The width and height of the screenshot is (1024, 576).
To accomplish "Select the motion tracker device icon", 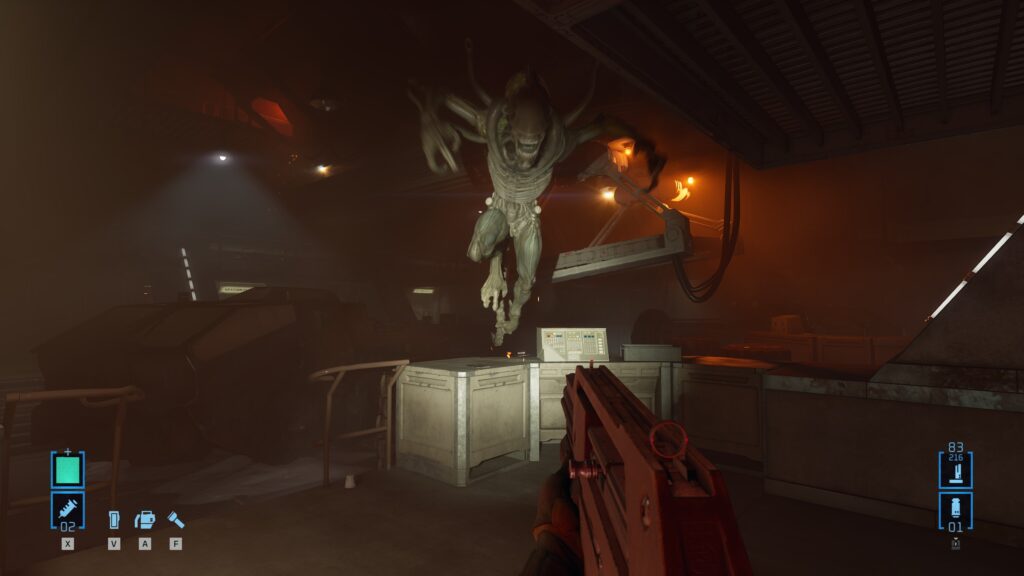I will (x=113, y=520).
